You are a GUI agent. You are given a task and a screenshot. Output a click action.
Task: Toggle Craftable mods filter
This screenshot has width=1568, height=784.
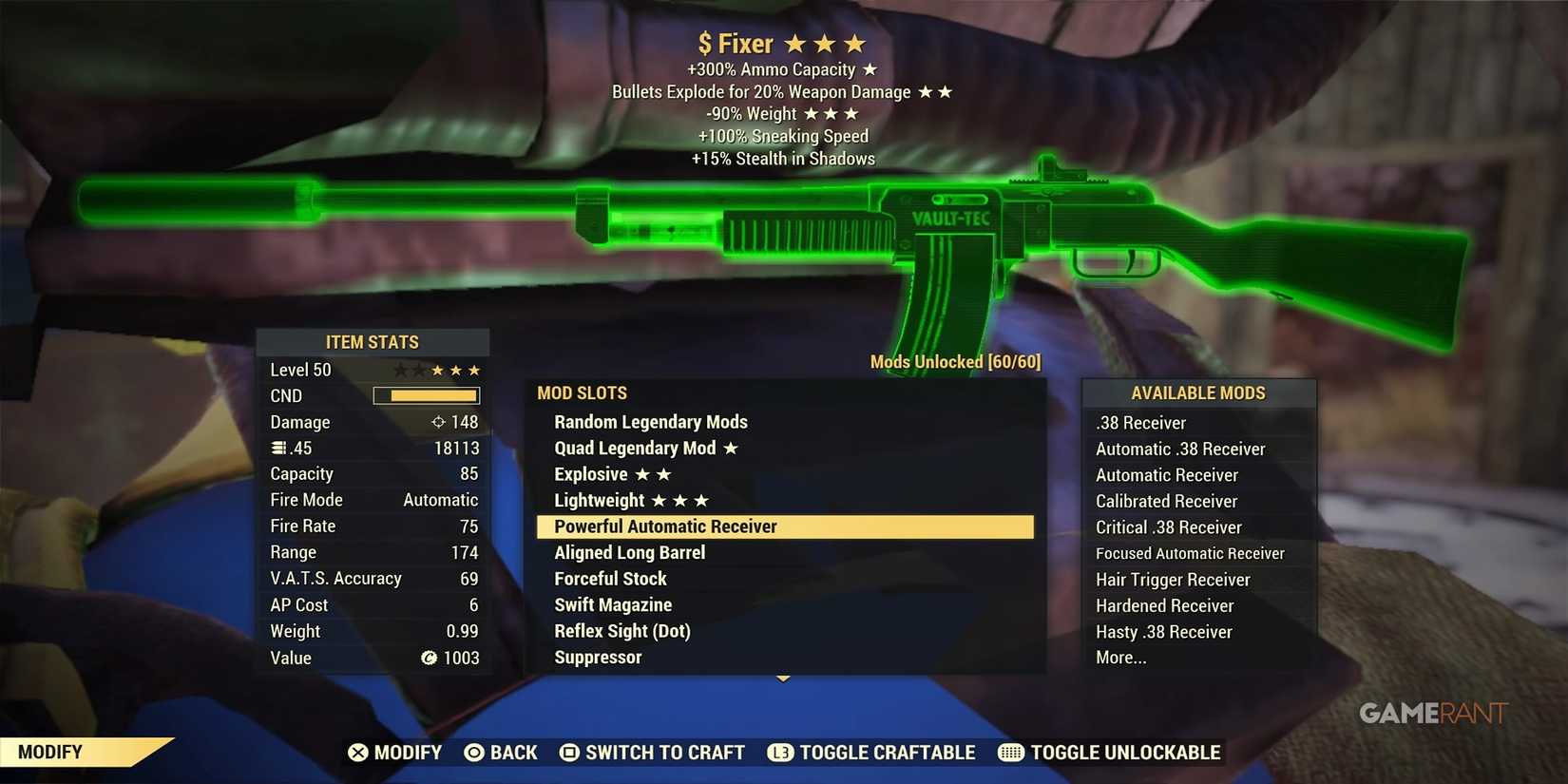870,752
